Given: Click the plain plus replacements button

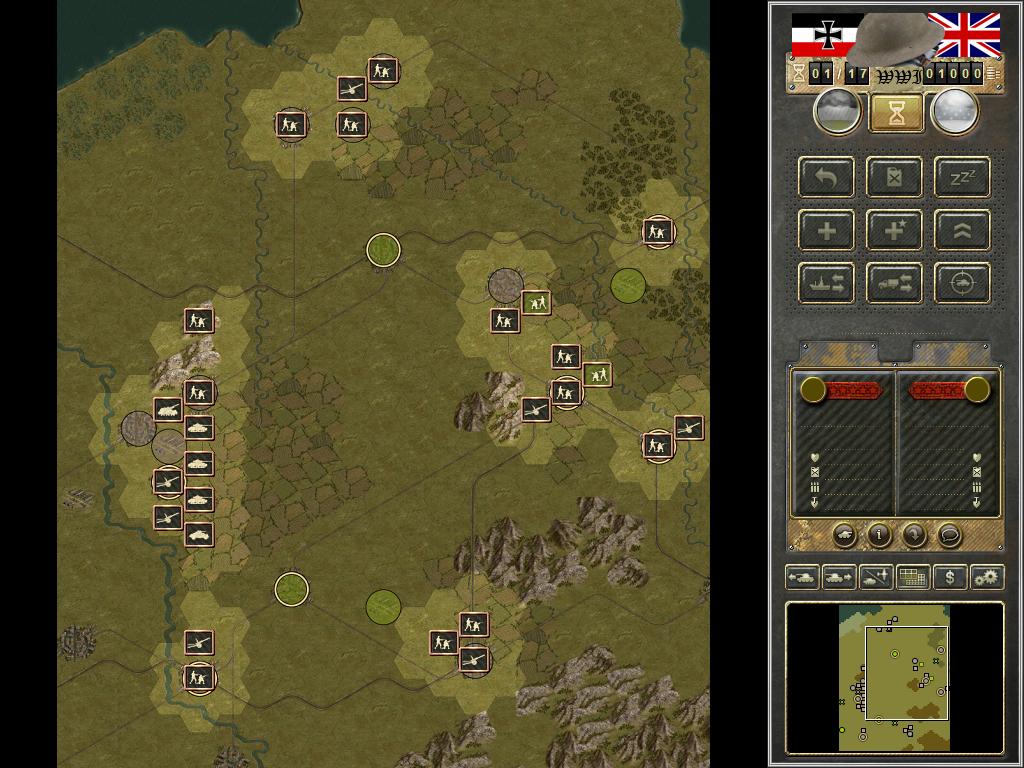Looking at the screenshot, I should [827, 230].
